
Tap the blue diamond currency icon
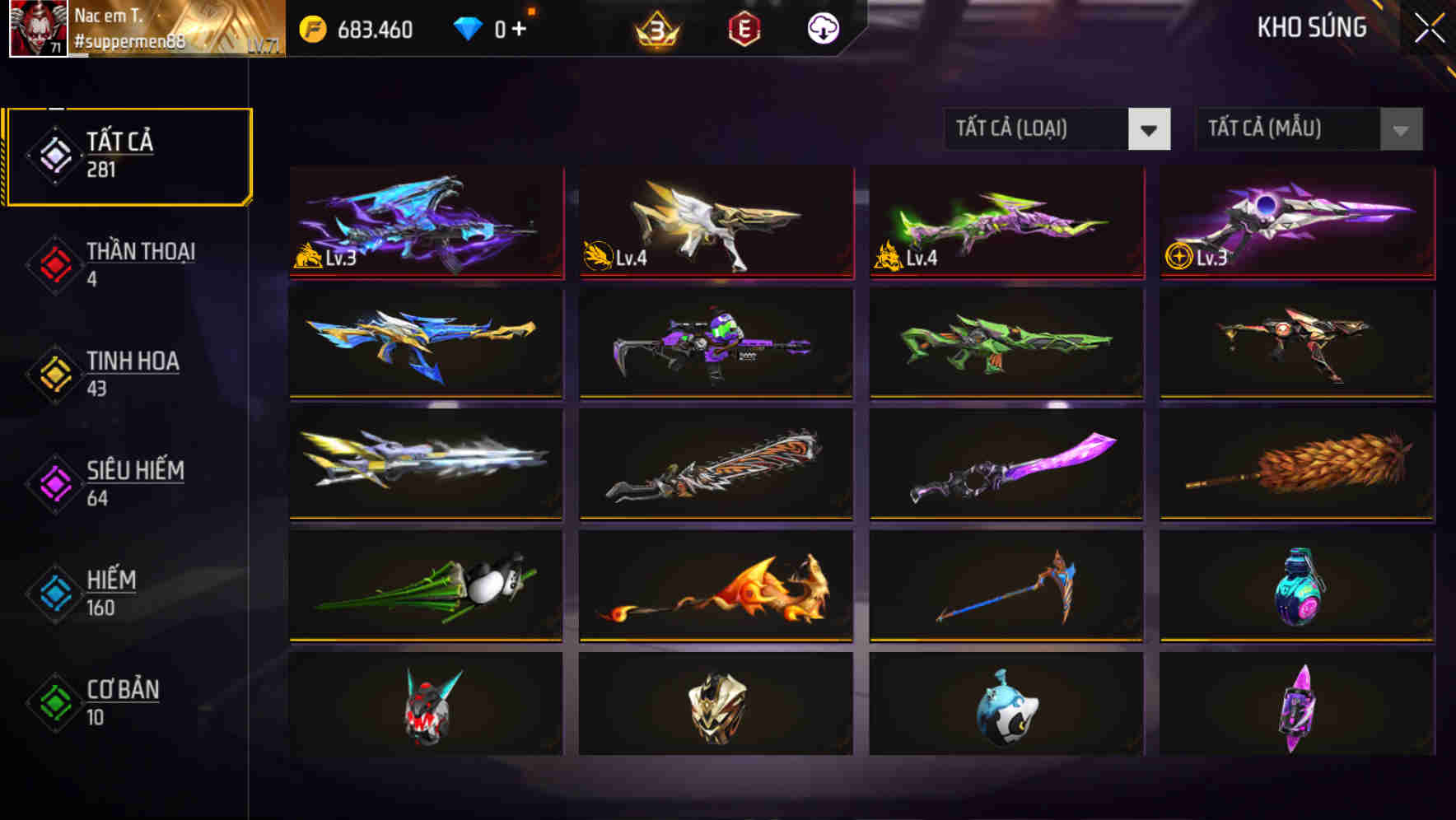(x=468, y=27)
